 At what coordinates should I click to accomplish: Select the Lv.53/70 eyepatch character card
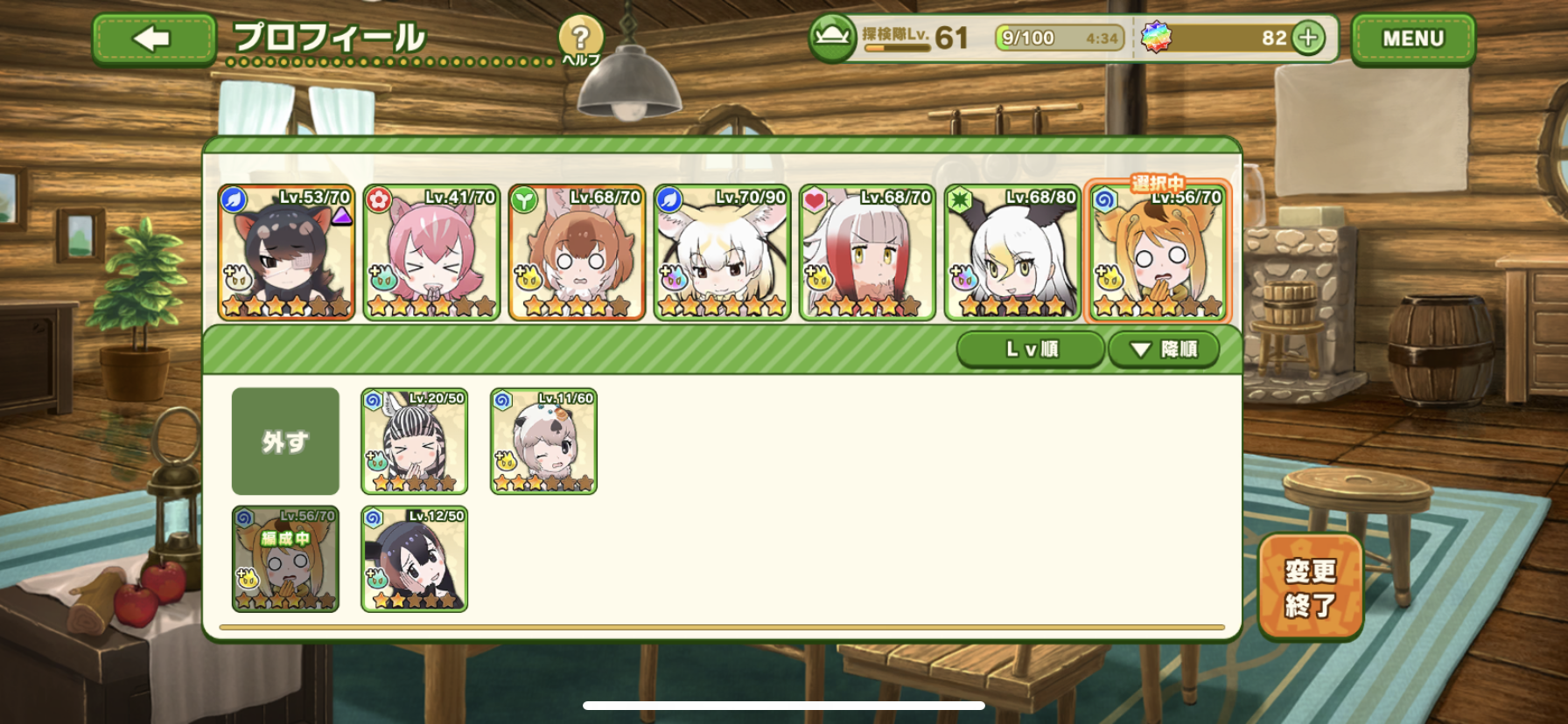tap(286, 253)
